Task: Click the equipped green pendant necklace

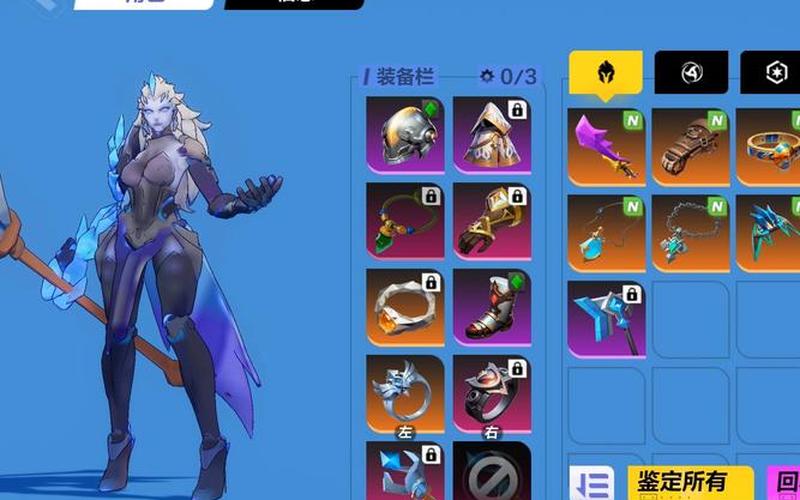Action: [x=405, y=220]
